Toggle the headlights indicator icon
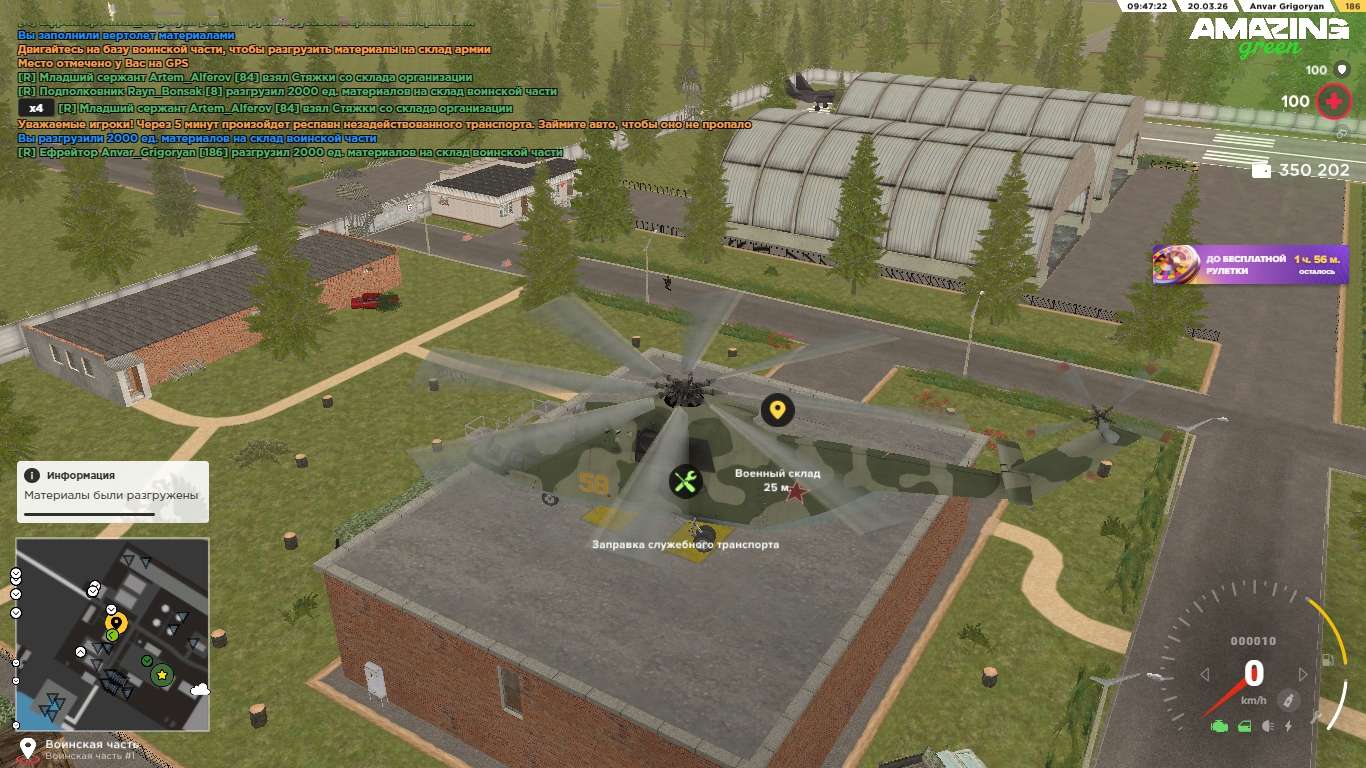 (x=1268, y=726)
